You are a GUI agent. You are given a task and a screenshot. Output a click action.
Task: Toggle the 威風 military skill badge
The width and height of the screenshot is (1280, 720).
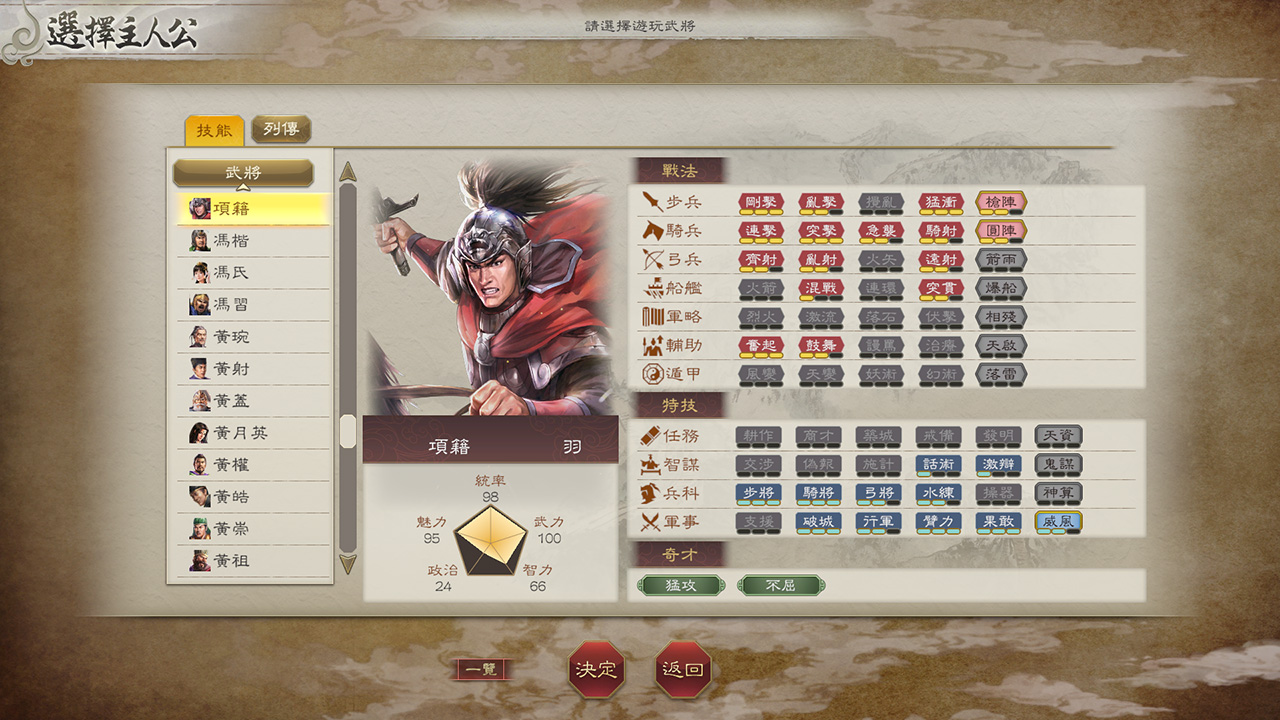1060,521
